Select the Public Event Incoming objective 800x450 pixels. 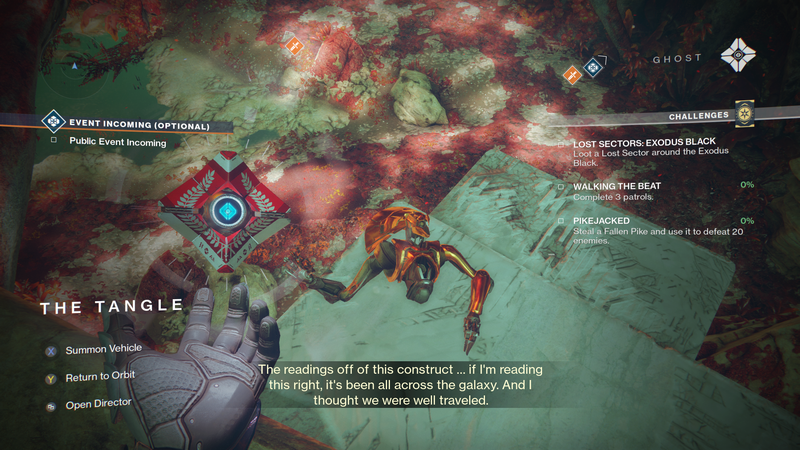(x=118, y=142)
